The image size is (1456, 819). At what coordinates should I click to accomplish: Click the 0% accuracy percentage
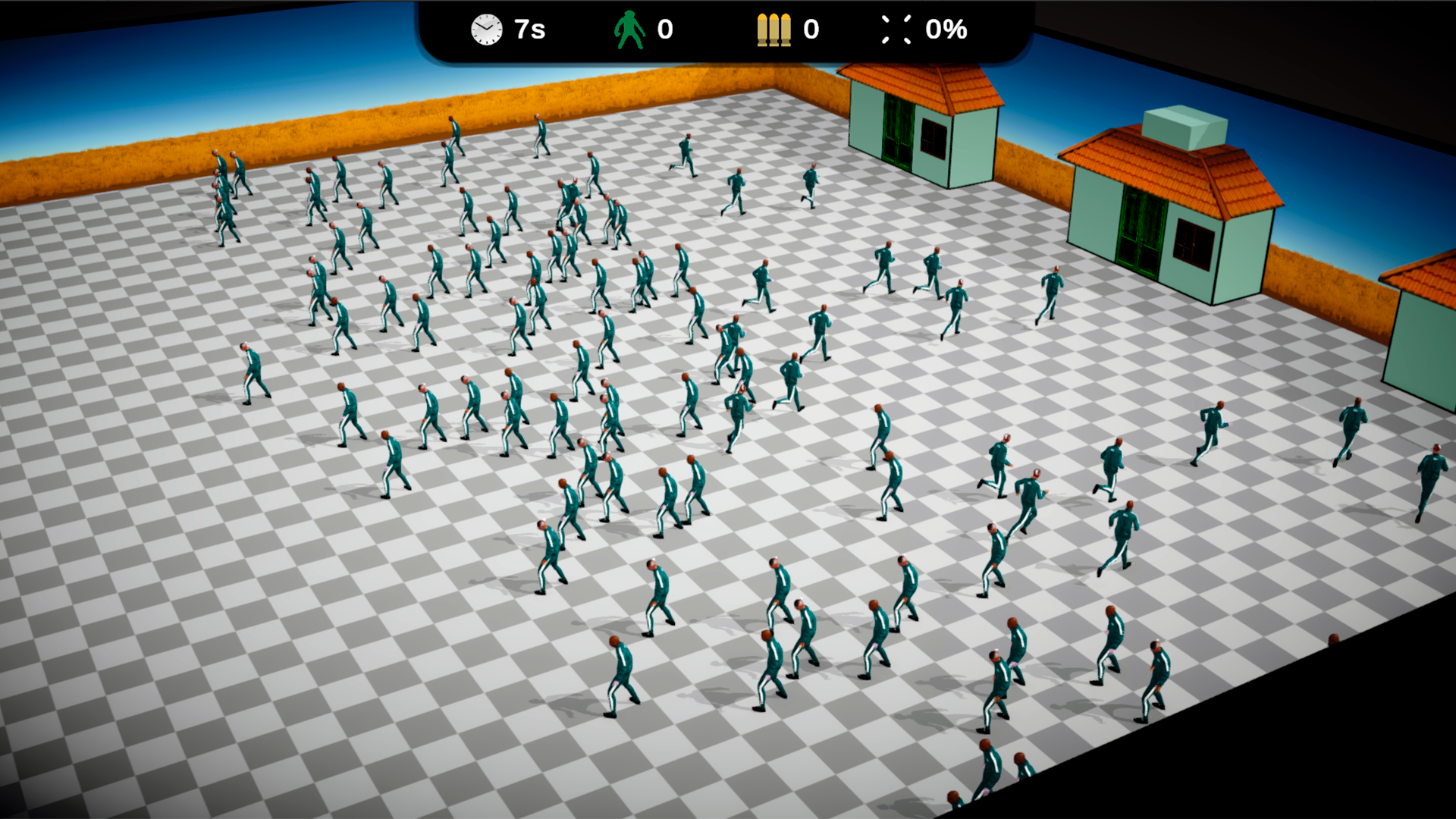(x=946, y=30)
